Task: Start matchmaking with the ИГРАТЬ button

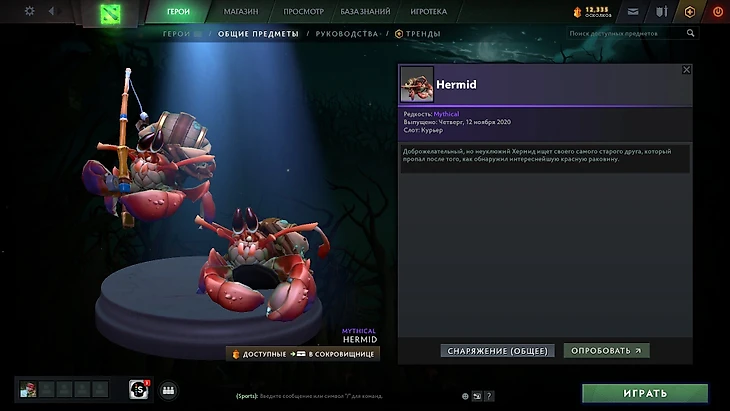Action: point(644,393)
